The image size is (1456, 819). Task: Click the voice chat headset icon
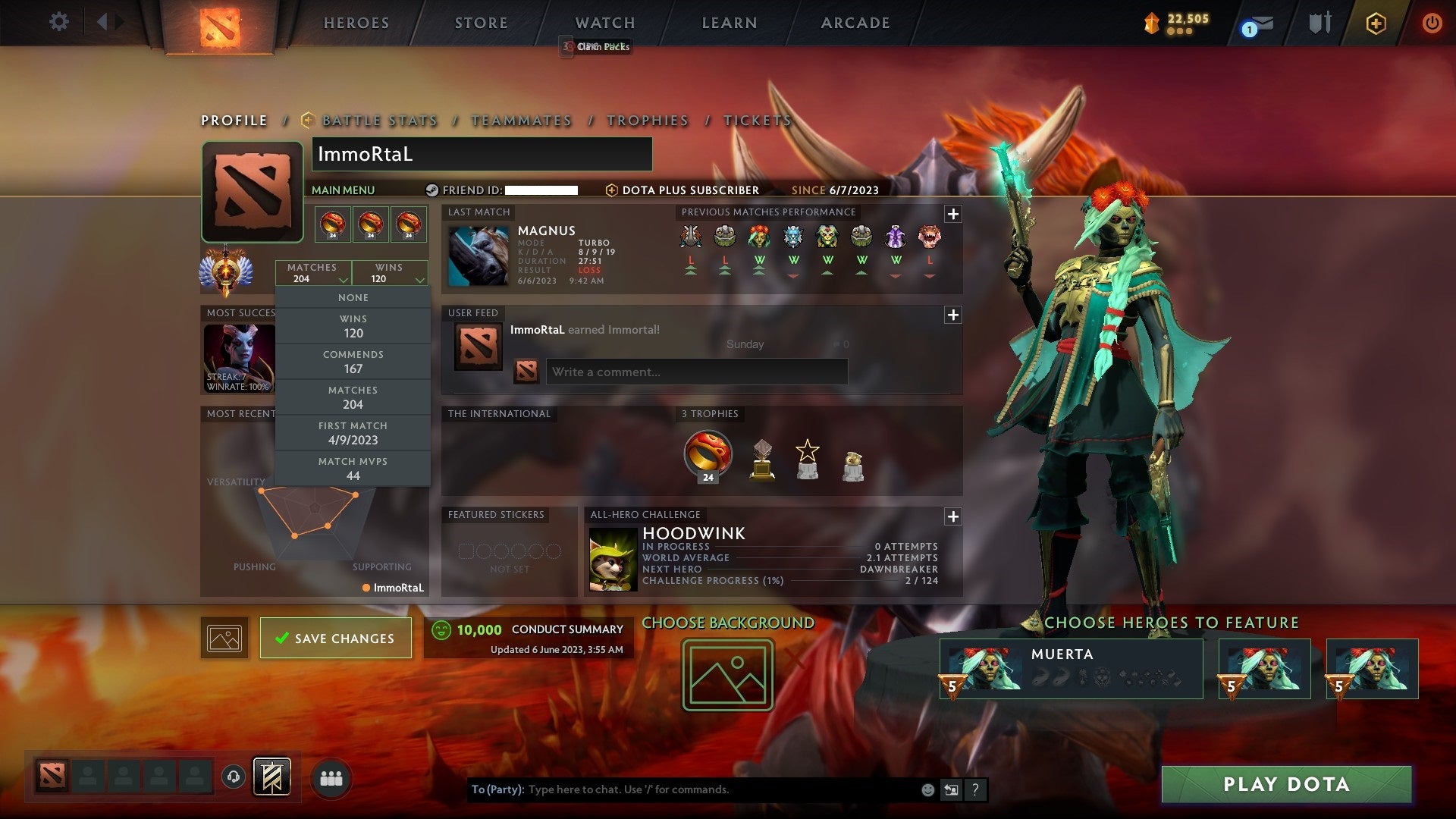click(x=233, y=777)
